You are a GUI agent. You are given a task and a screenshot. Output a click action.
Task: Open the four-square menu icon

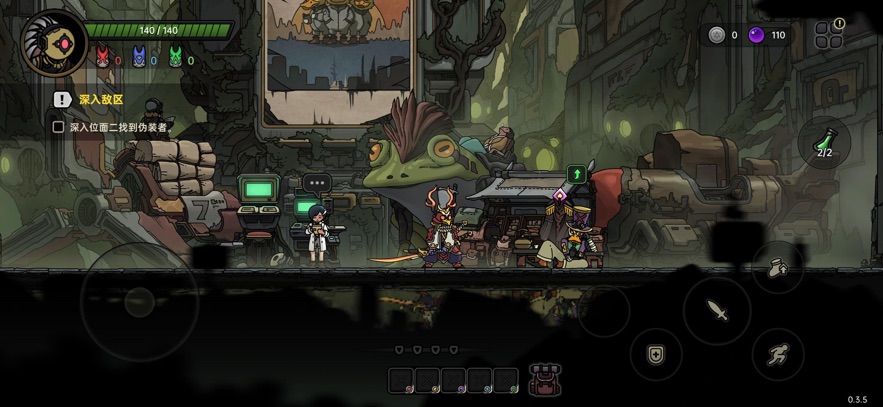828,37
